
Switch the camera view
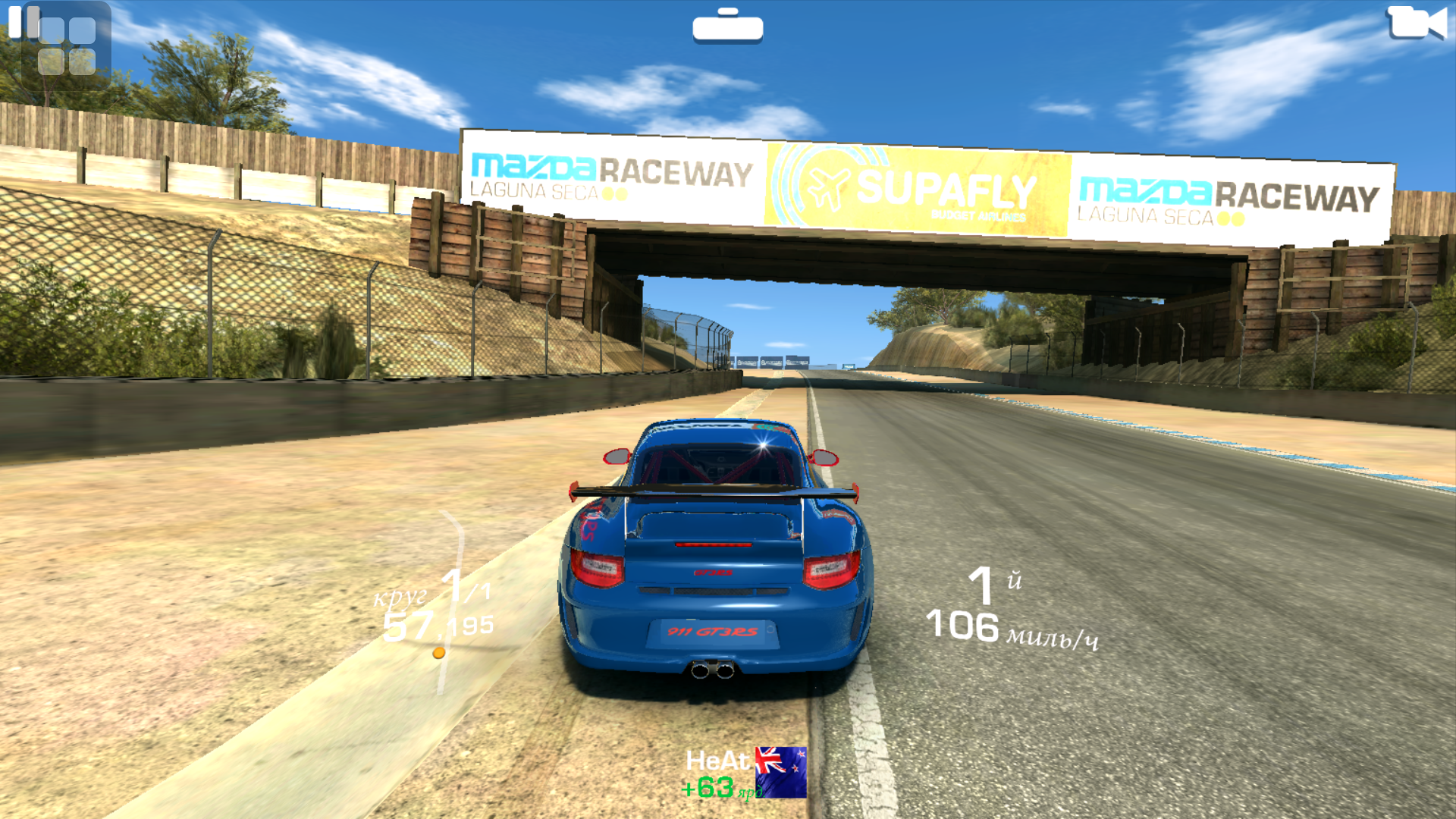pos(1416,23)
